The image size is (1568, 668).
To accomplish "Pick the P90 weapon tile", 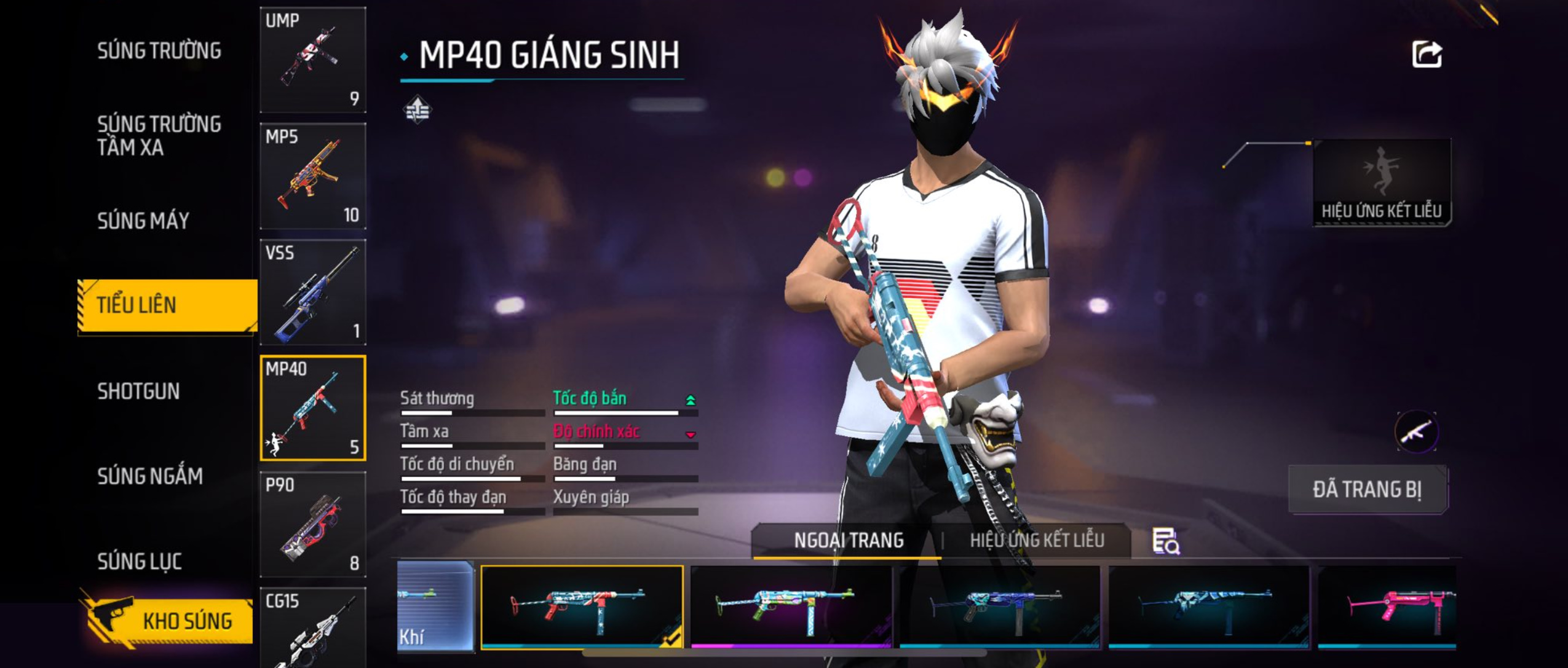I will [313, 524].
